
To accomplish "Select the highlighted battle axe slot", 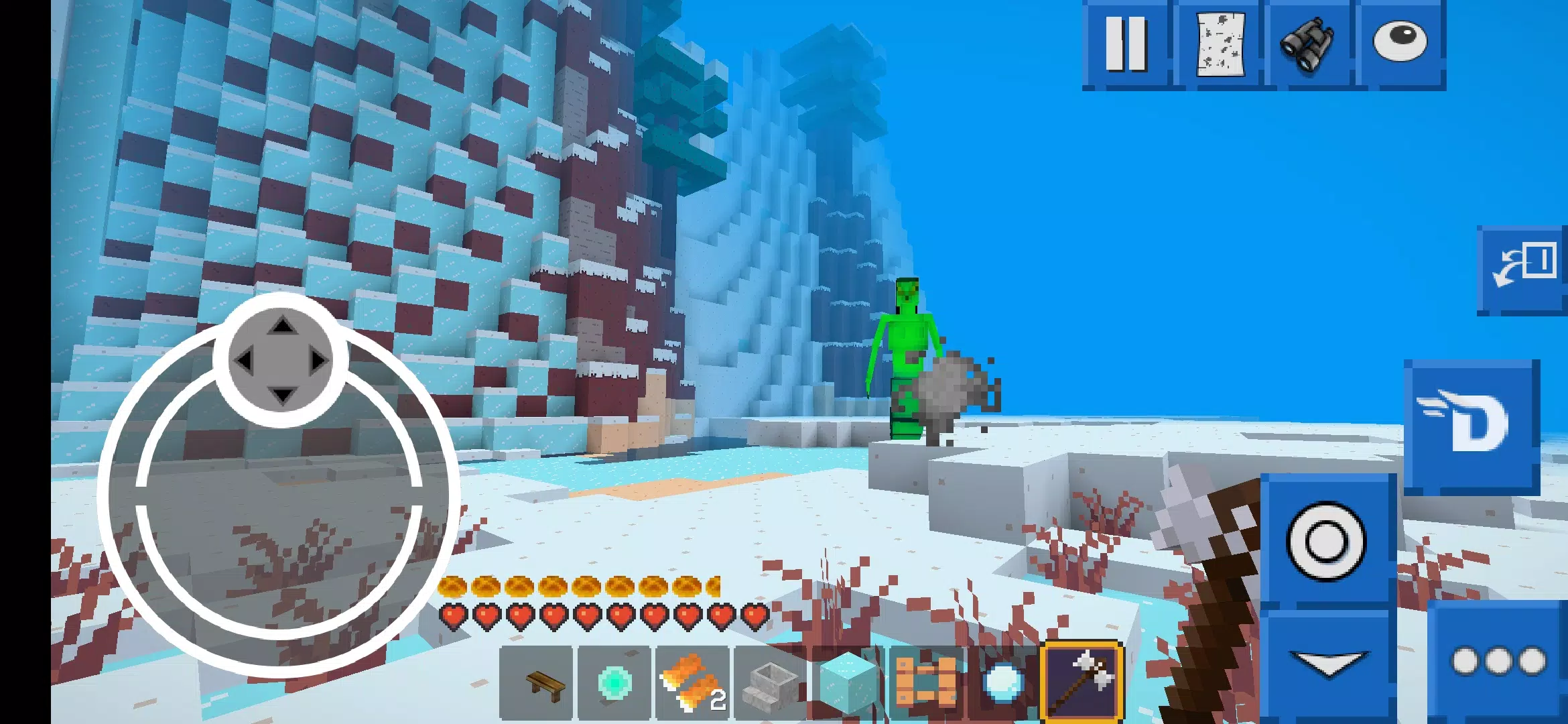I will click(1082, 682).
